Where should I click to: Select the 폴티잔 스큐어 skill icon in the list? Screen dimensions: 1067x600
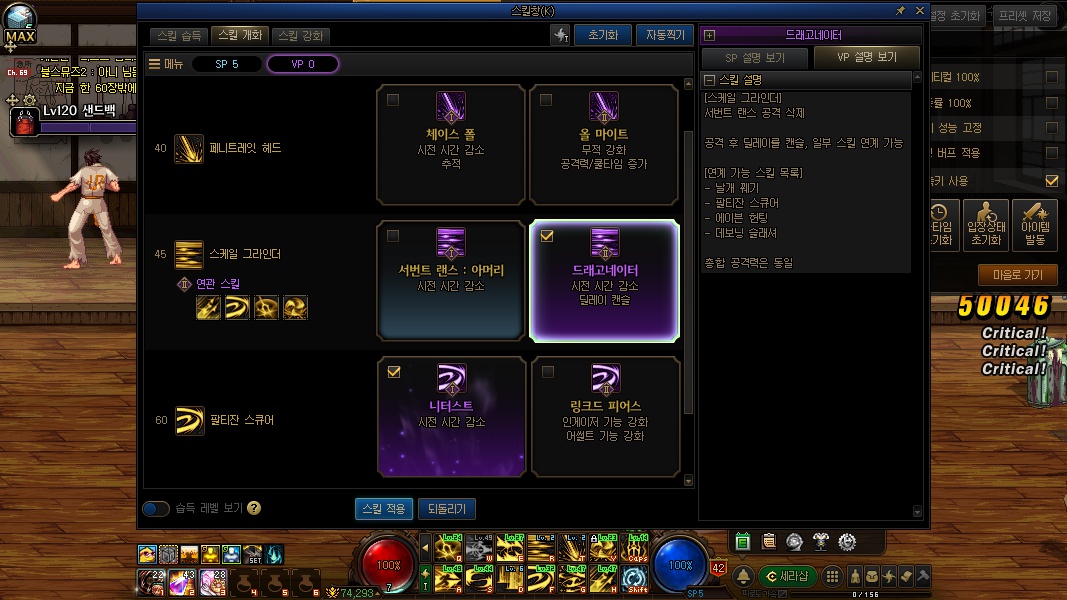tap(189, 420)
